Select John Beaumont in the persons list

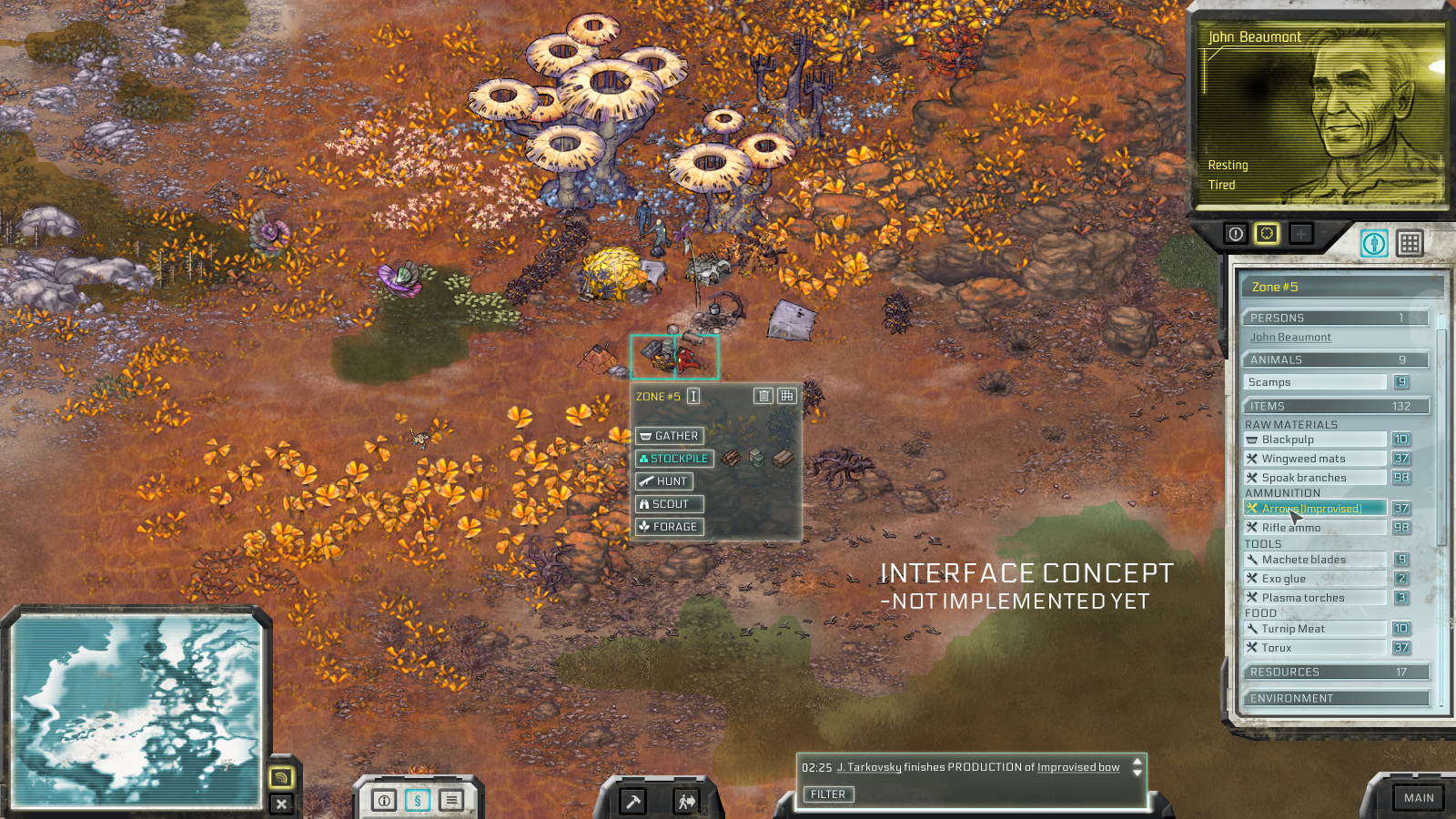pos(1289,338)
